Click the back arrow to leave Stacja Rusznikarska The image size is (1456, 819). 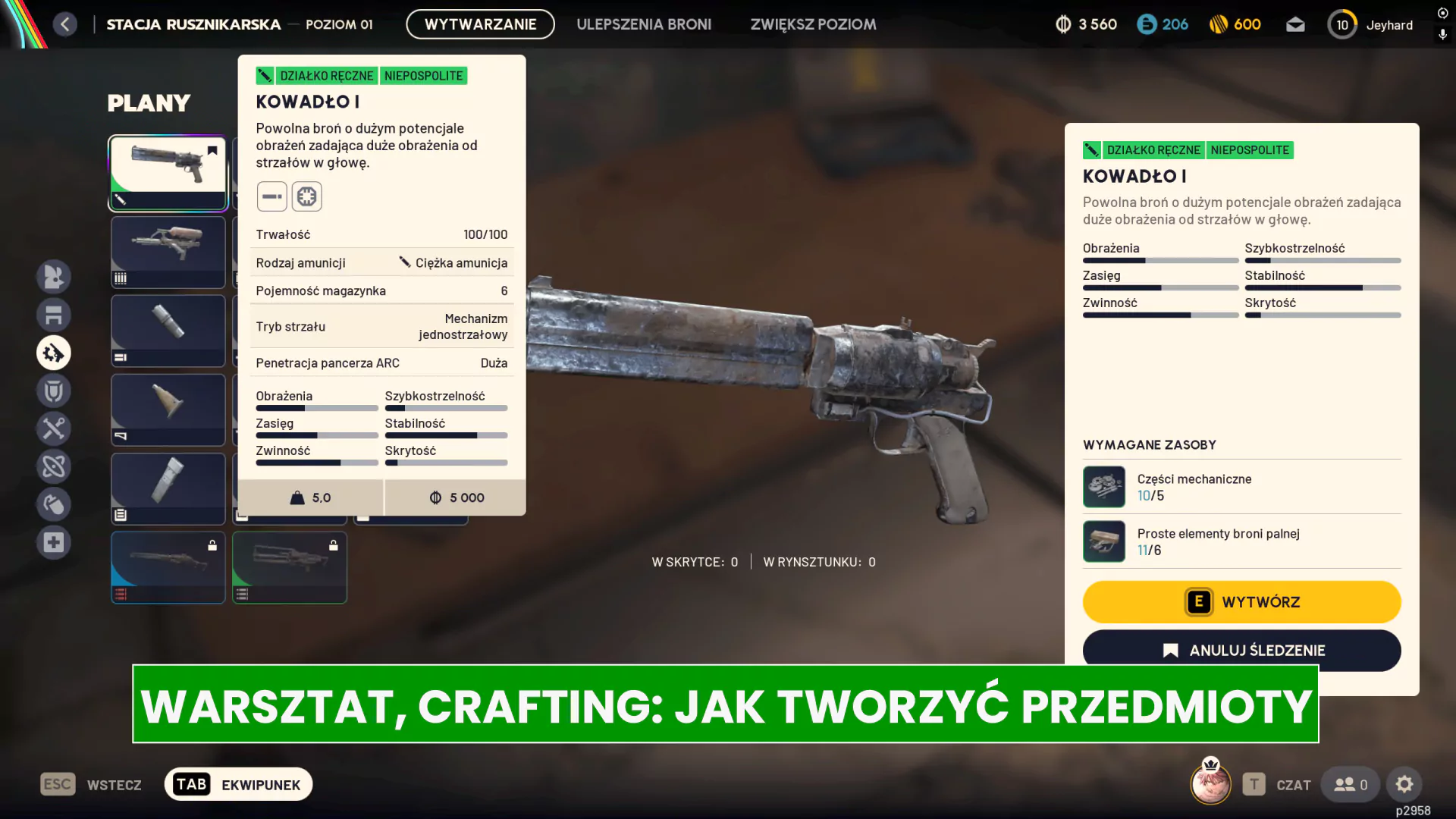(65, 24)
